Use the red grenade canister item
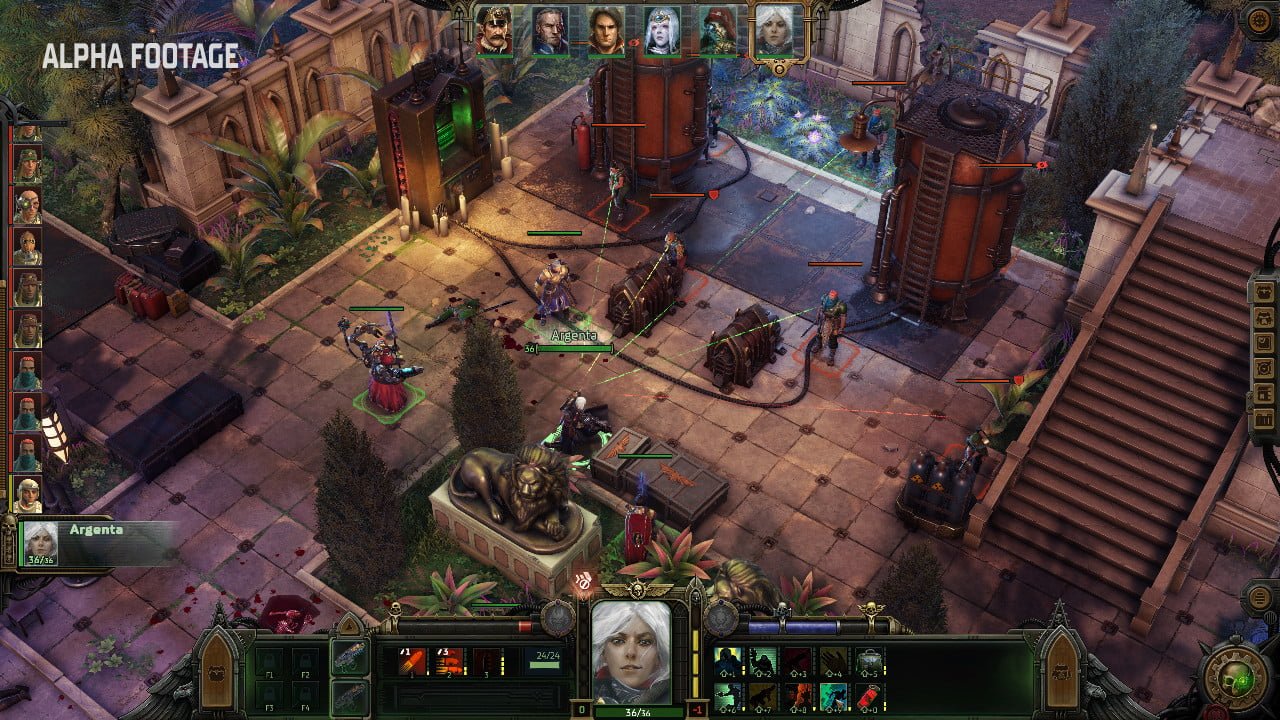 point(869,695)
